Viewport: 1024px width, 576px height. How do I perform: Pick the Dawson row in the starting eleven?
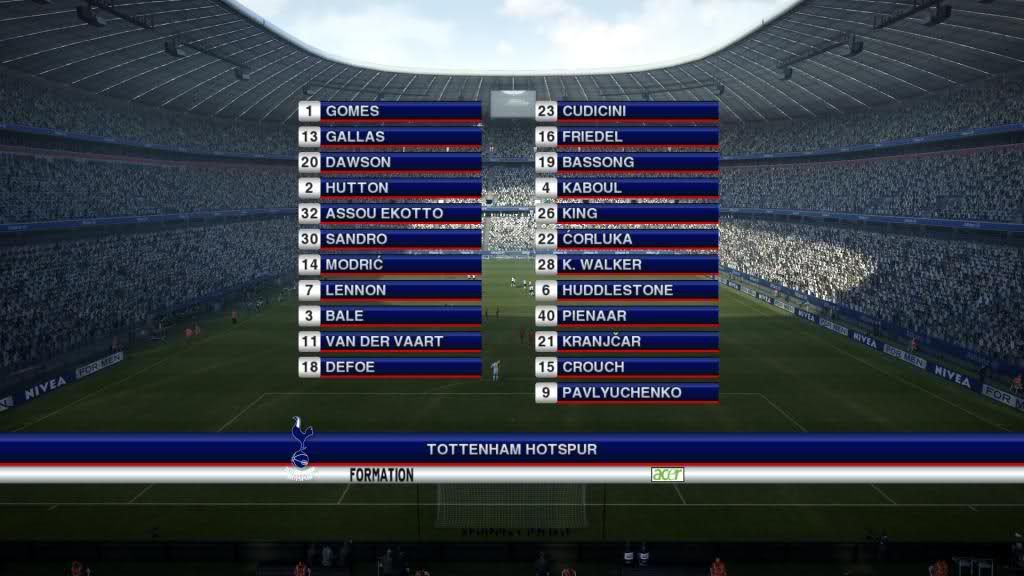tap(390, 162)
